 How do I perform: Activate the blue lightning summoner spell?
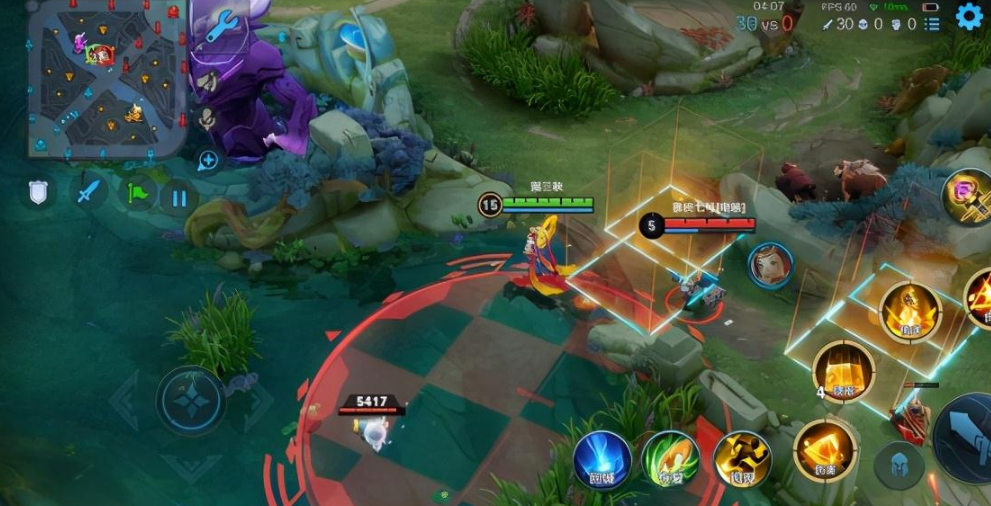pyautogui.click(x=602, y=460)
